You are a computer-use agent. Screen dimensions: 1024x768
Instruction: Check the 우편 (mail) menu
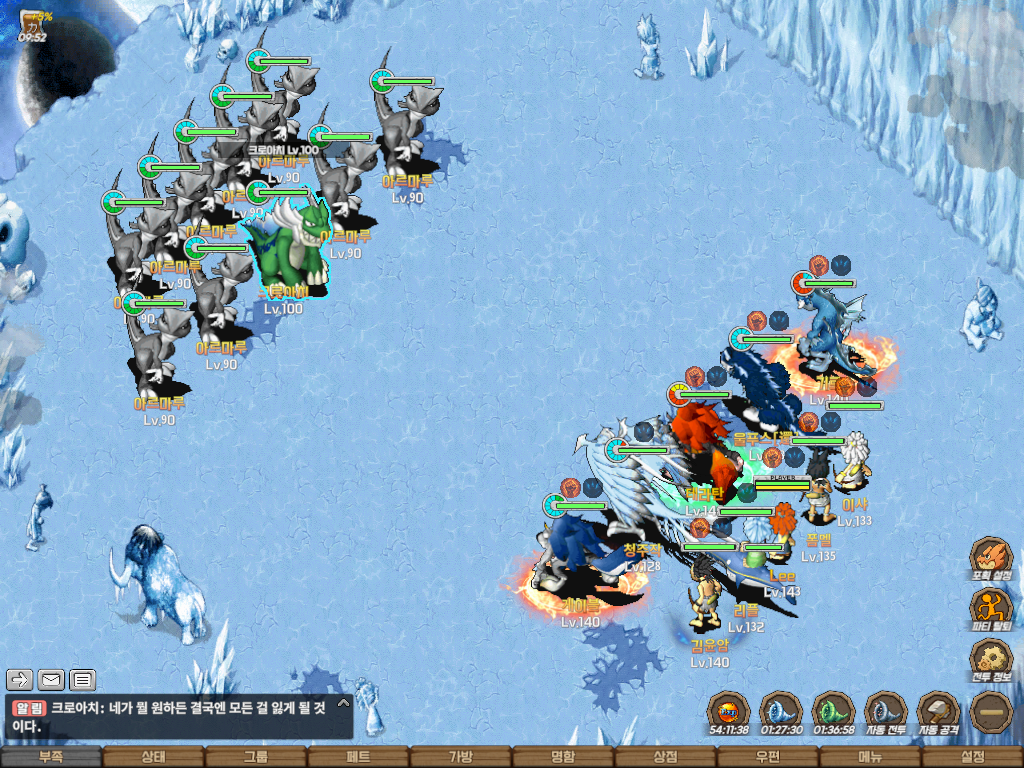[768, 757]
